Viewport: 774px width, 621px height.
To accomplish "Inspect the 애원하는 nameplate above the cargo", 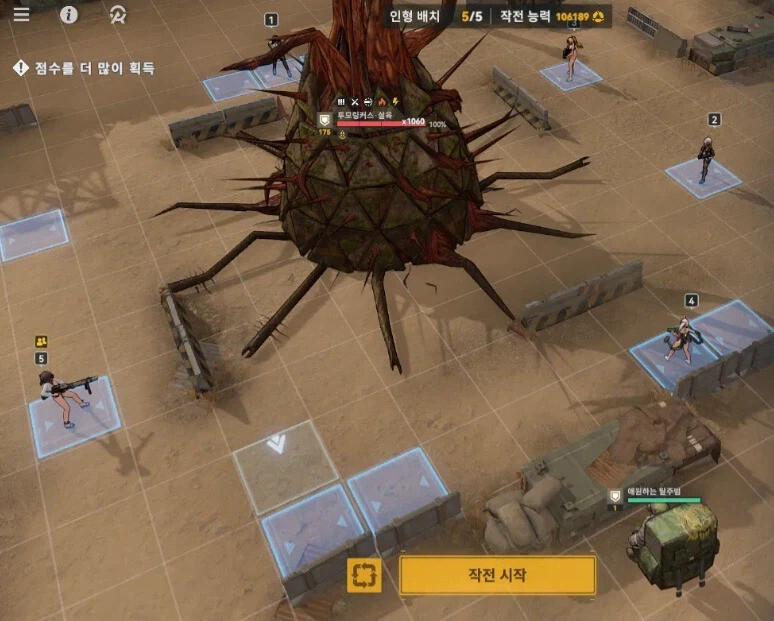I will 659,494.
